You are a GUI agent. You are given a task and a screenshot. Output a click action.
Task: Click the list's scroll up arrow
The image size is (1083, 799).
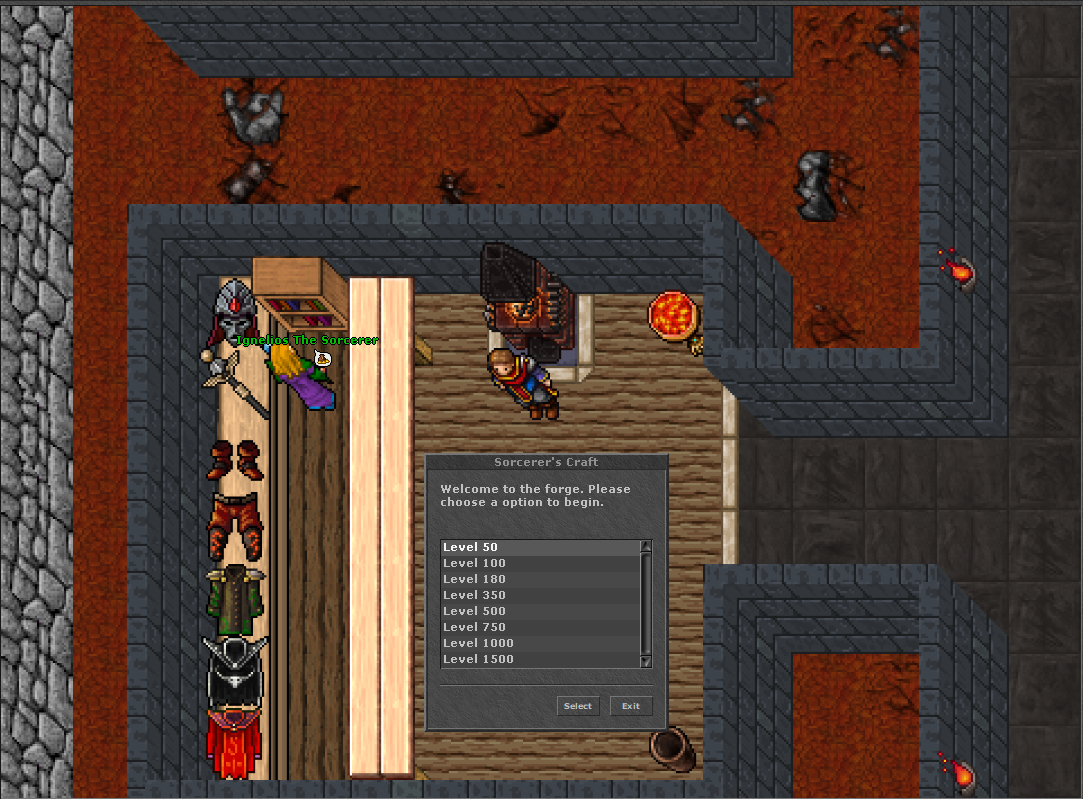point(645,546)
